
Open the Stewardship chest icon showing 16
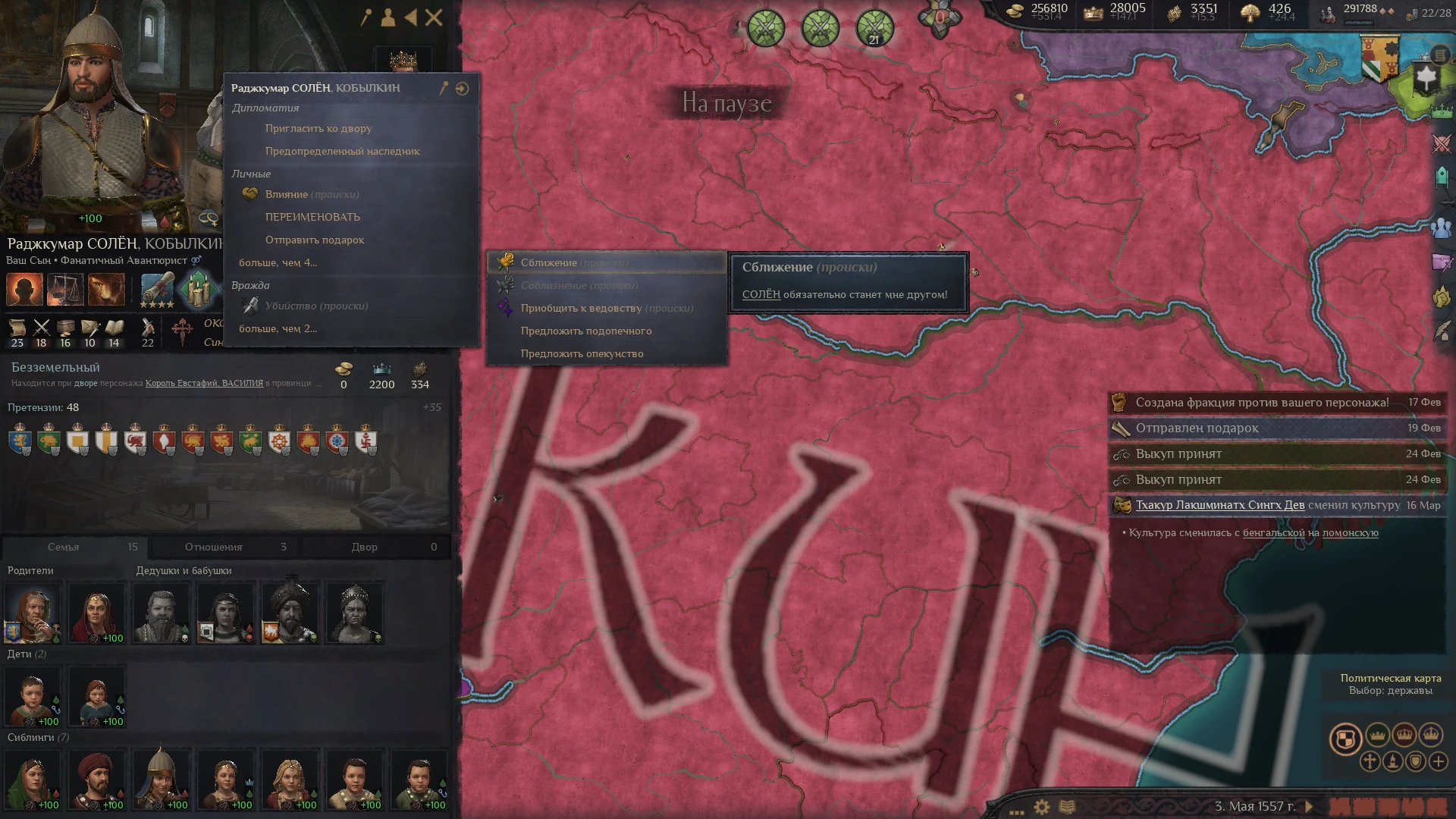tap(64, 328)
